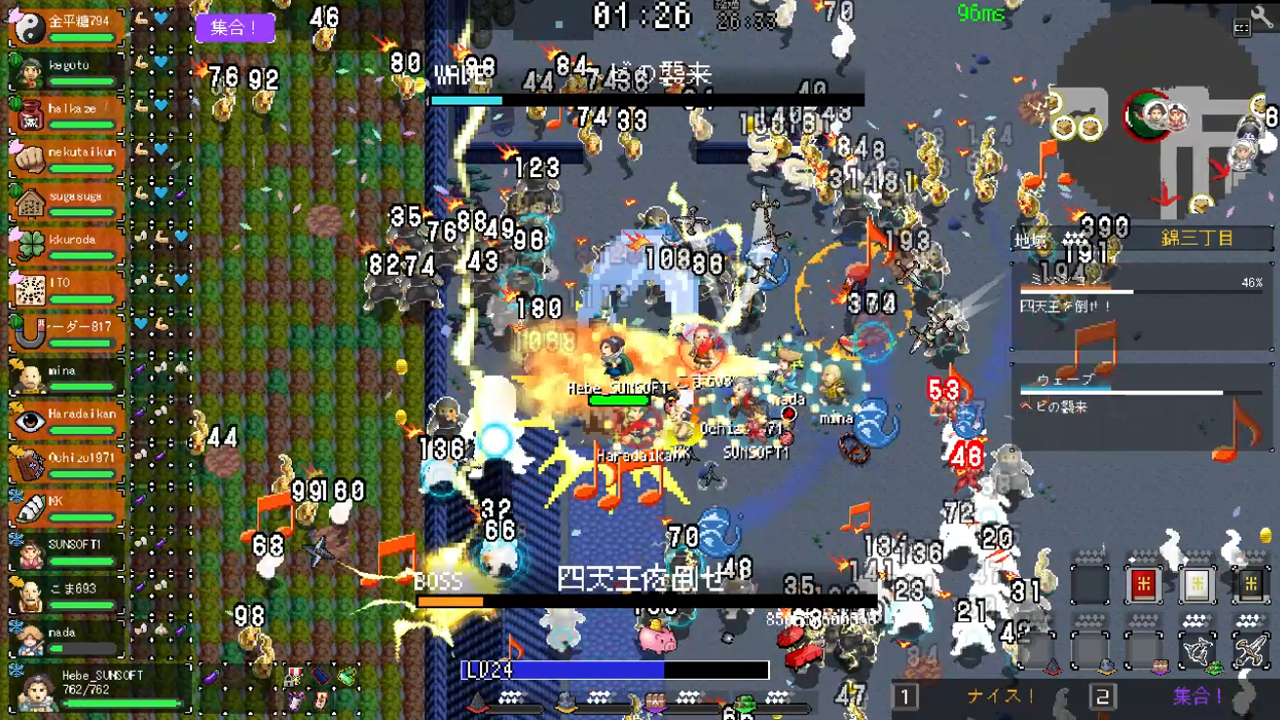The width and height of the screenshot is (1280, 720).
Task: Select the white book in the item bar
Action: pos(1197,583)
